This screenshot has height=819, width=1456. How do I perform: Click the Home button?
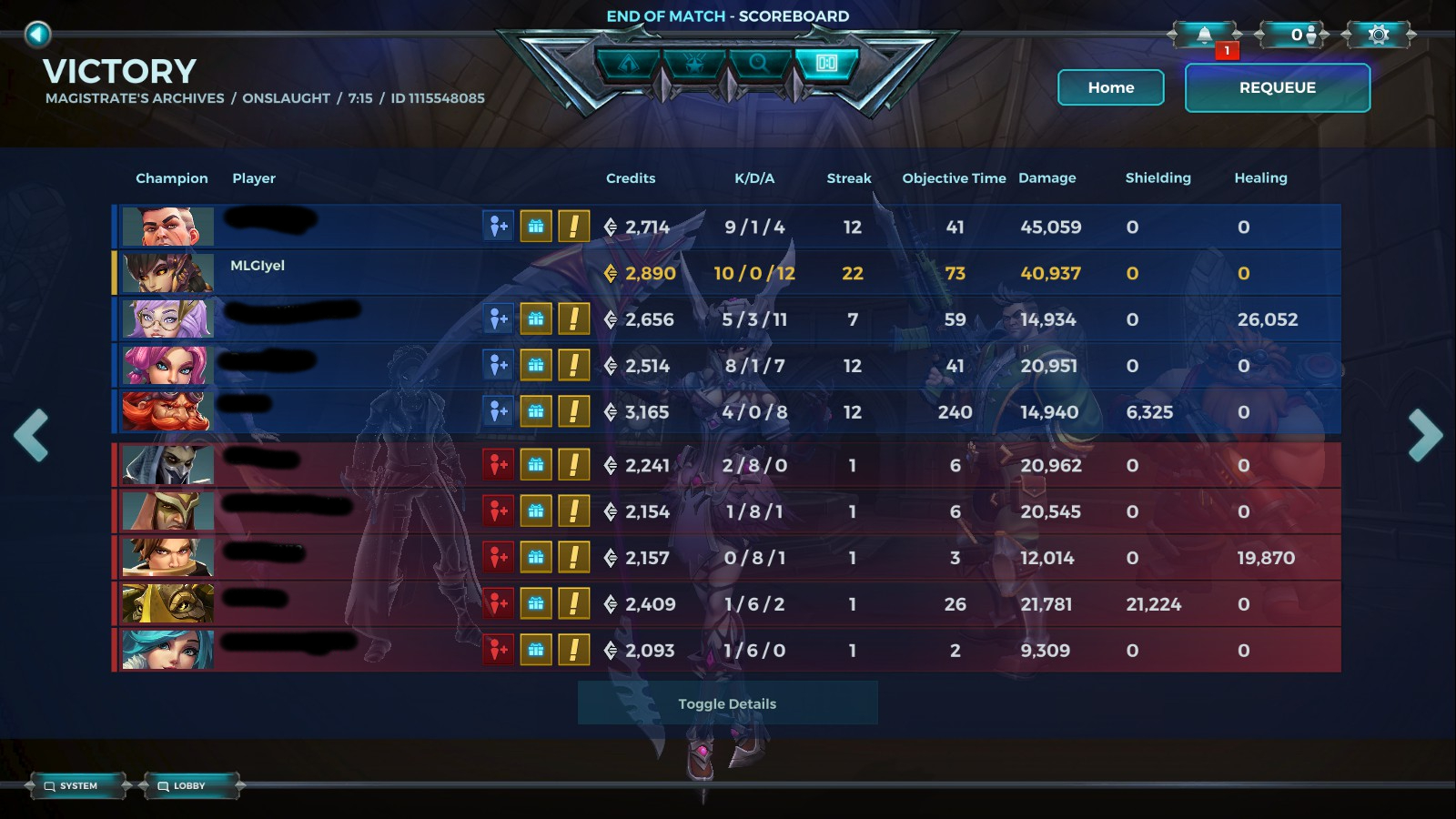pyautogui.click(x=1110, y=87)
